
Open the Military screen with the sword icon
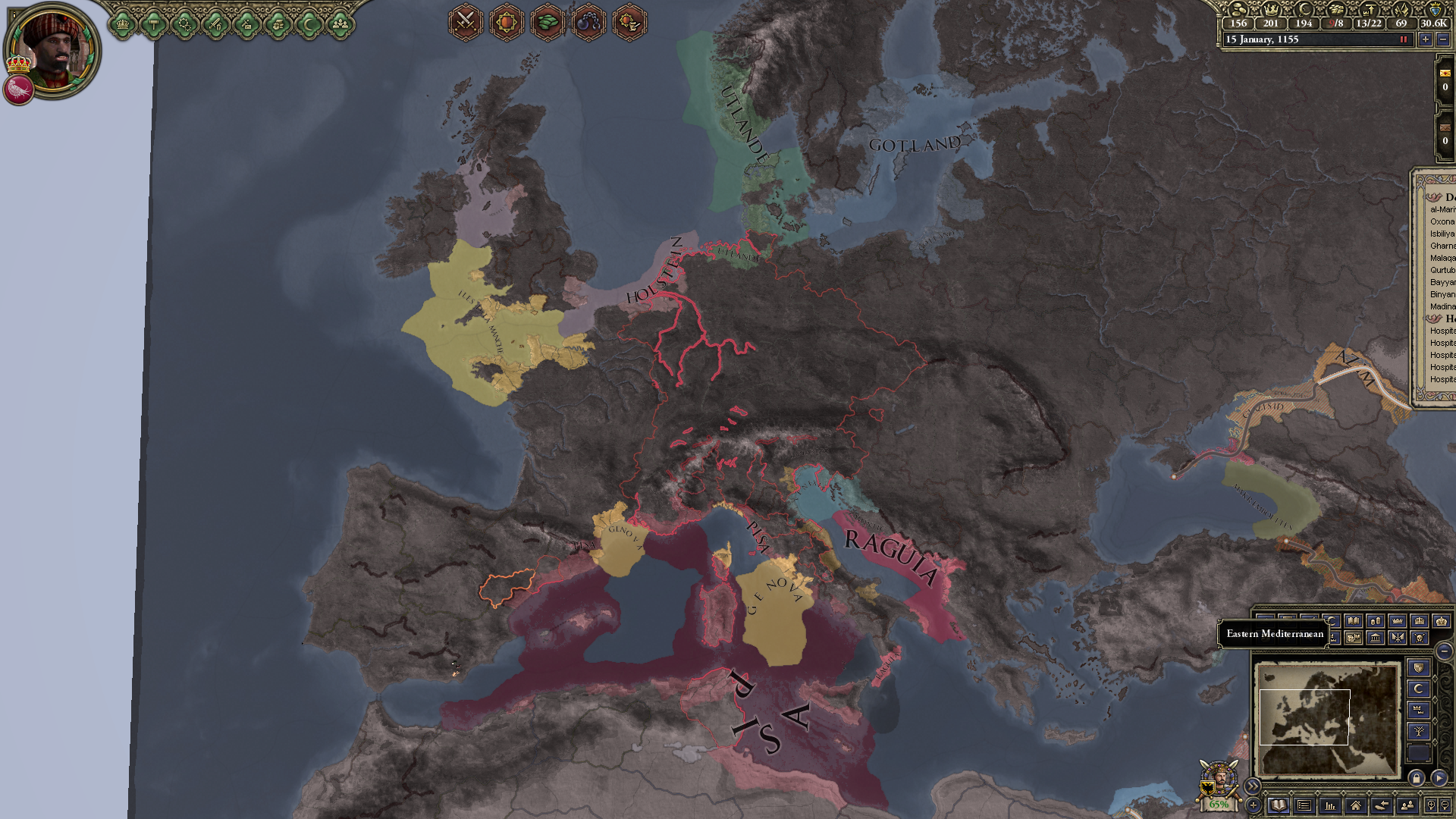pos(215,24)
